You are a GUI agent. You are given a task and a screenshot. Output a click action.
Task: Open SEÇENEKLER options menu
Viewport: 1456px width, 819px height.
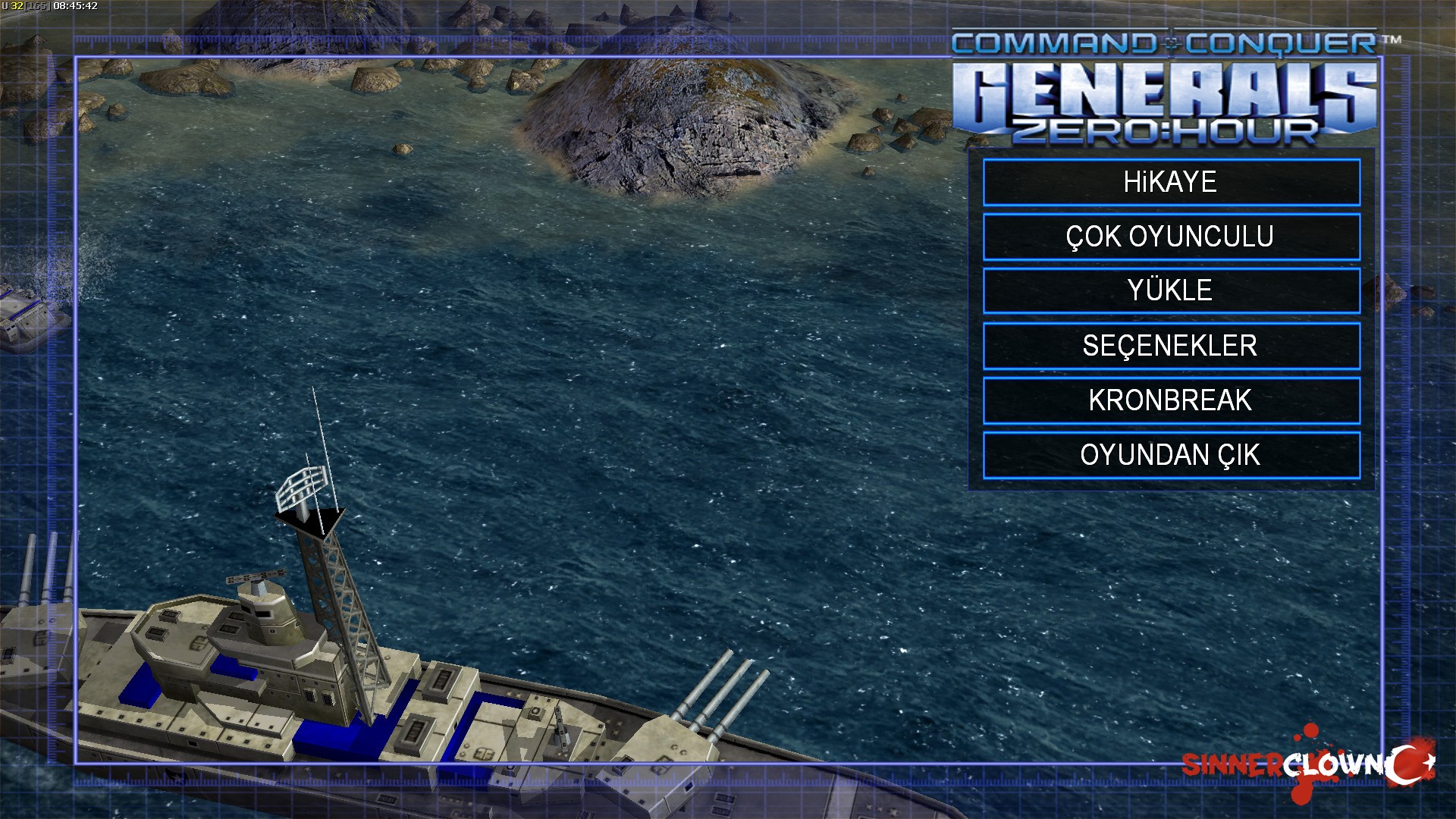[x=1171, y=346]
